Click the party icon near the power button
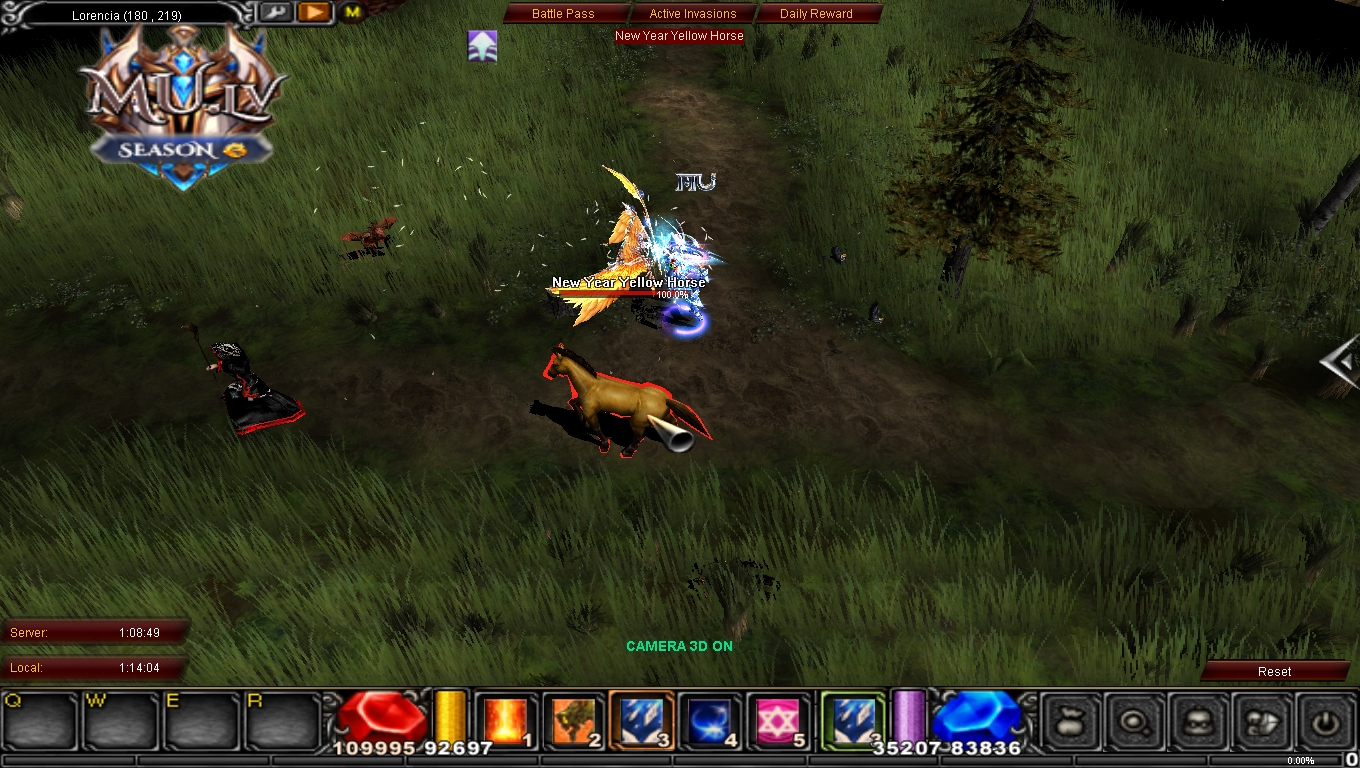Image resolution: width=1360 pixels, height=768 pixels. 1263,720
